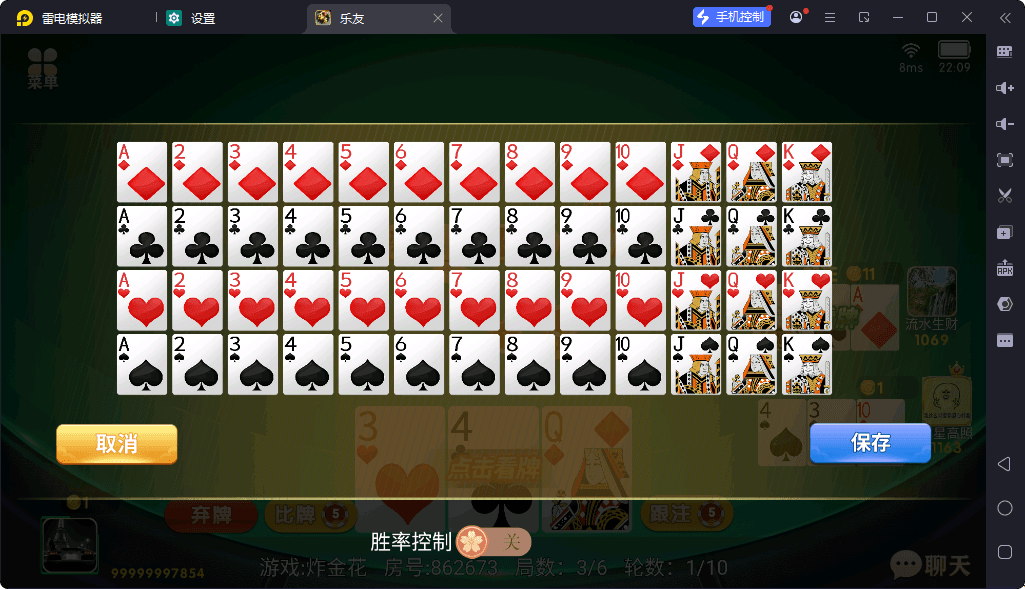Choose the 9 of spades card

585,364
